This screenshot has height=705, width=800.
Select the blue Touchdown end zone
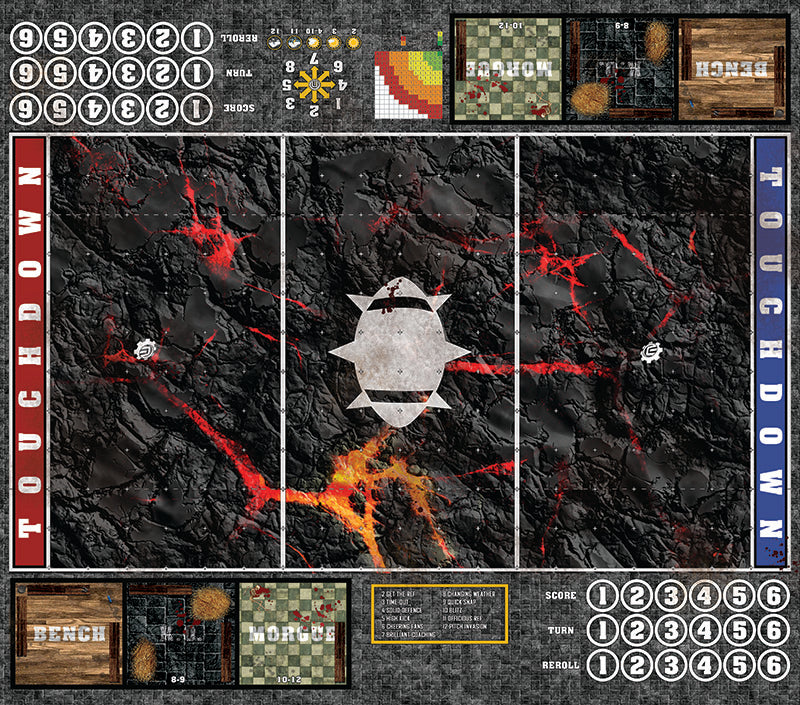click(x=769, y=352)
